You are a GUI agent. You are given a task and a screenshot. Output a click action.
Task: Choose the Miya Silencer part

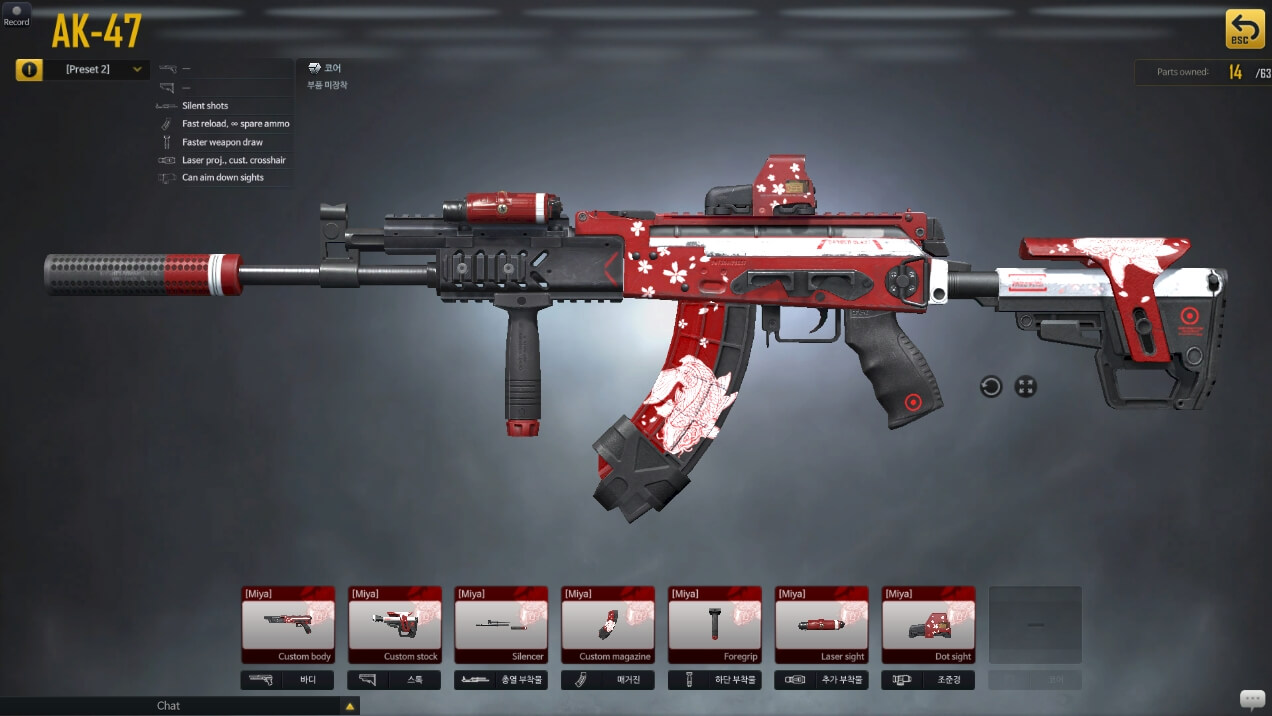pyautogui.click(x=501, y=624)
